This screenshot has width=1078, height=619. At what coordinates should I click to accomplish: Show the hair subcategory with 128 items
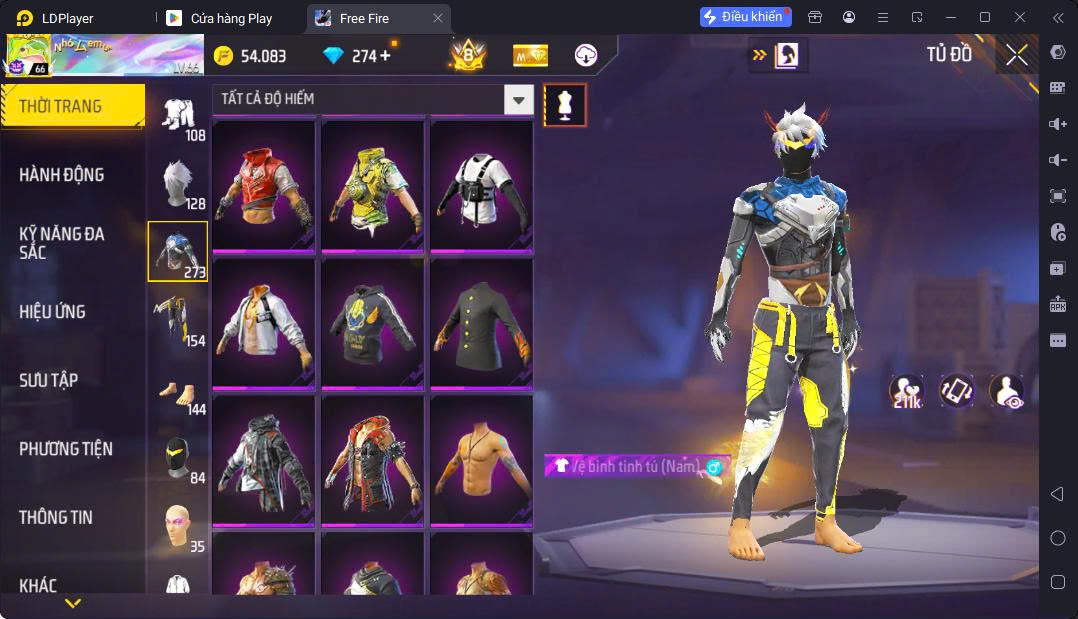(x=178, y=184)
